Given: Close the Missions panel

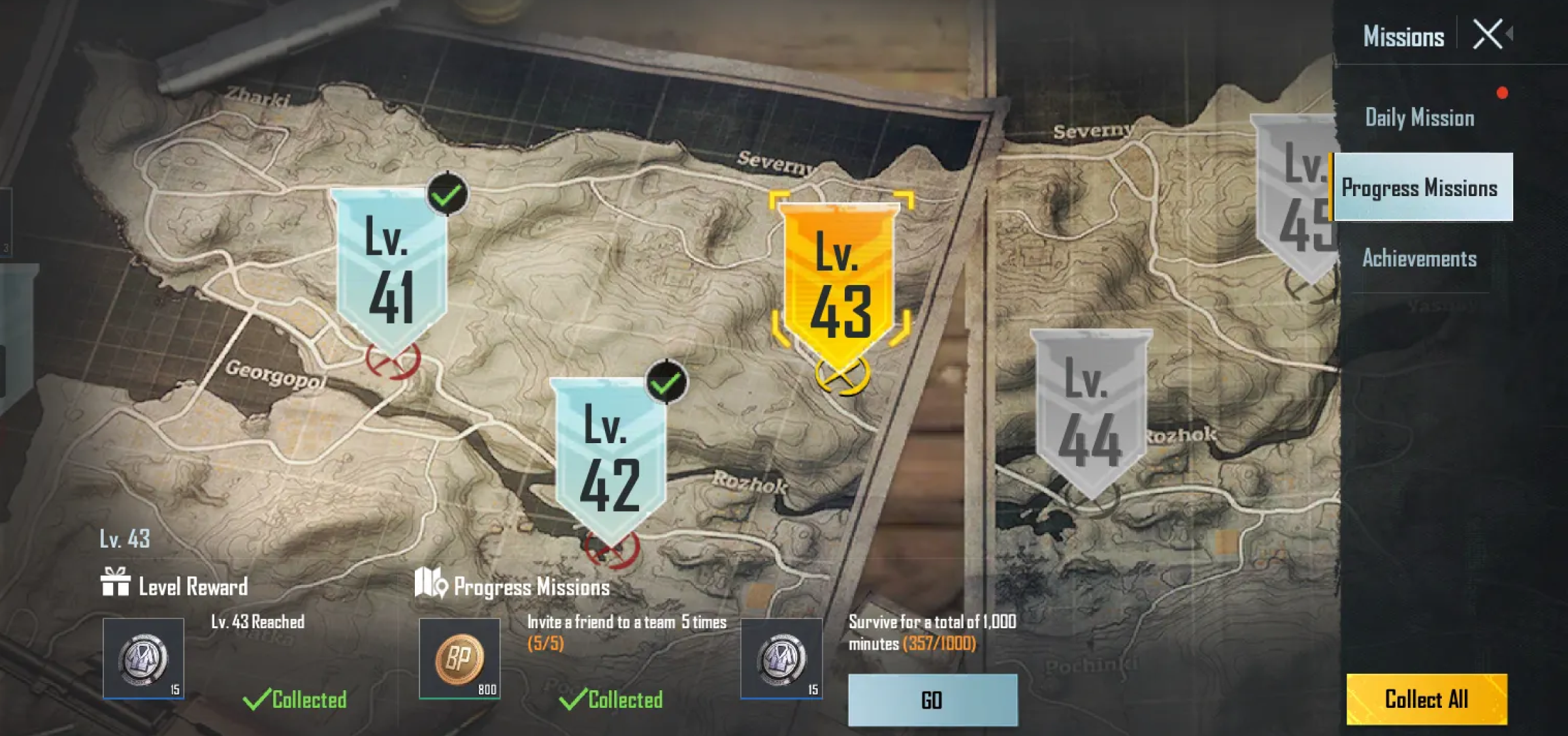Looking at the screenshot, I should [1488, 35].
